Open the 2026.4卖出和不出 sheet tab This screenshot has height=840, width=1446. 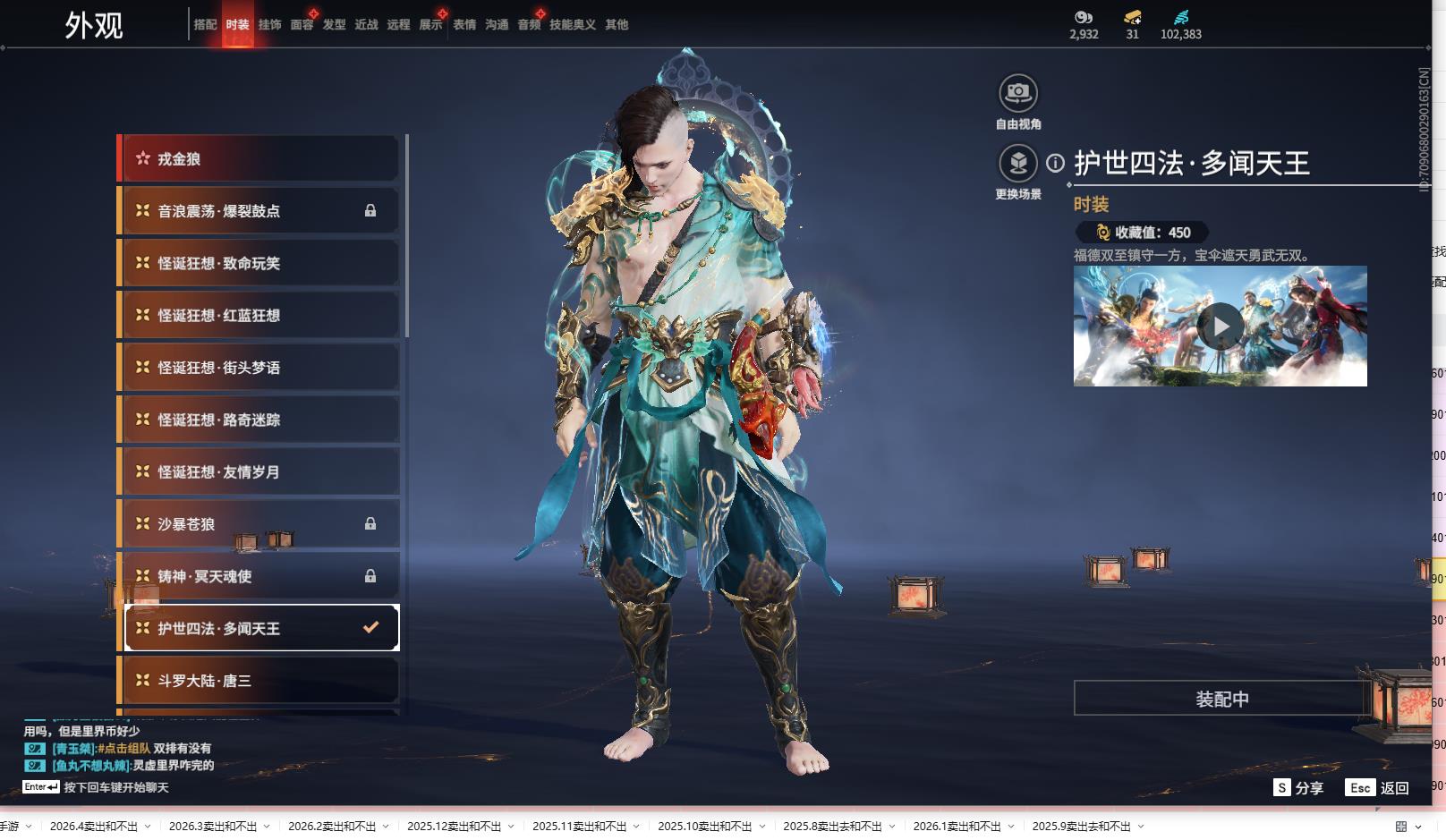click(x=94, y=827)
